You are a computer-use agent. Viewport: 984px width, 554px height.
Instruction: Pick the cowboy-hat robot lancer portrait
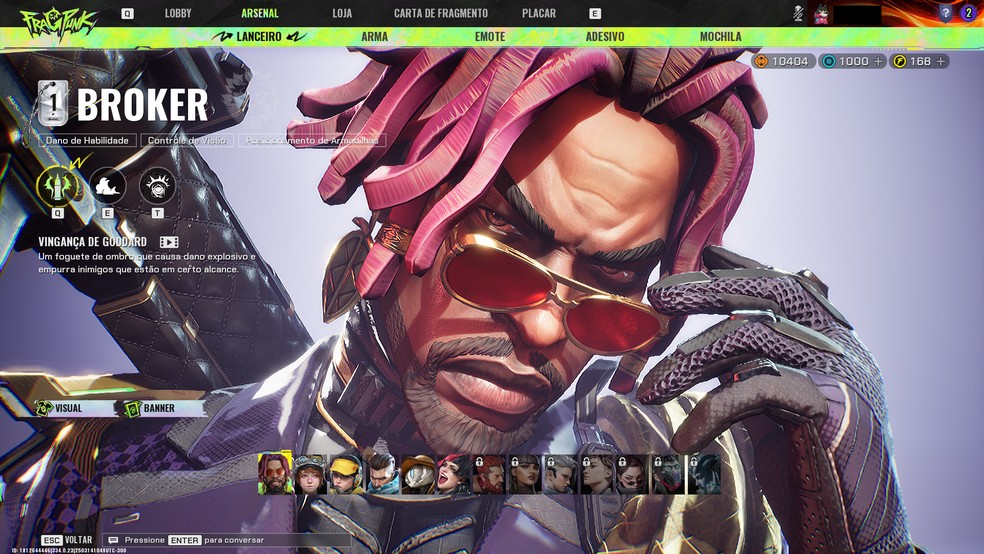(x=418, y=474)
